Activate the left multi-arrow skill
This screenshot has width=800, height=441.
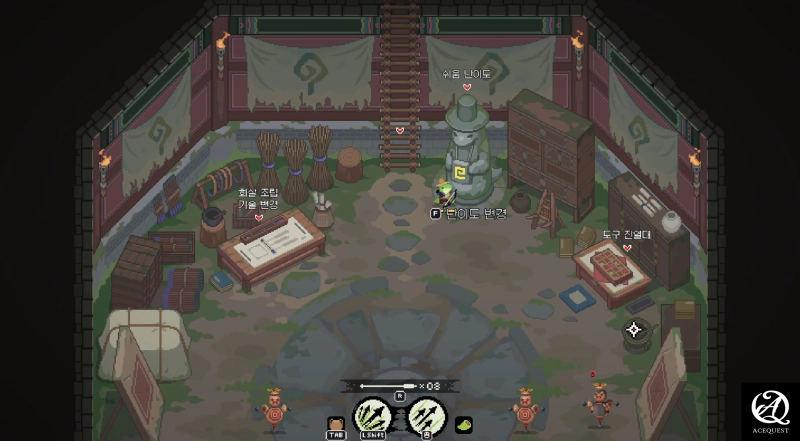pos(372,415)
